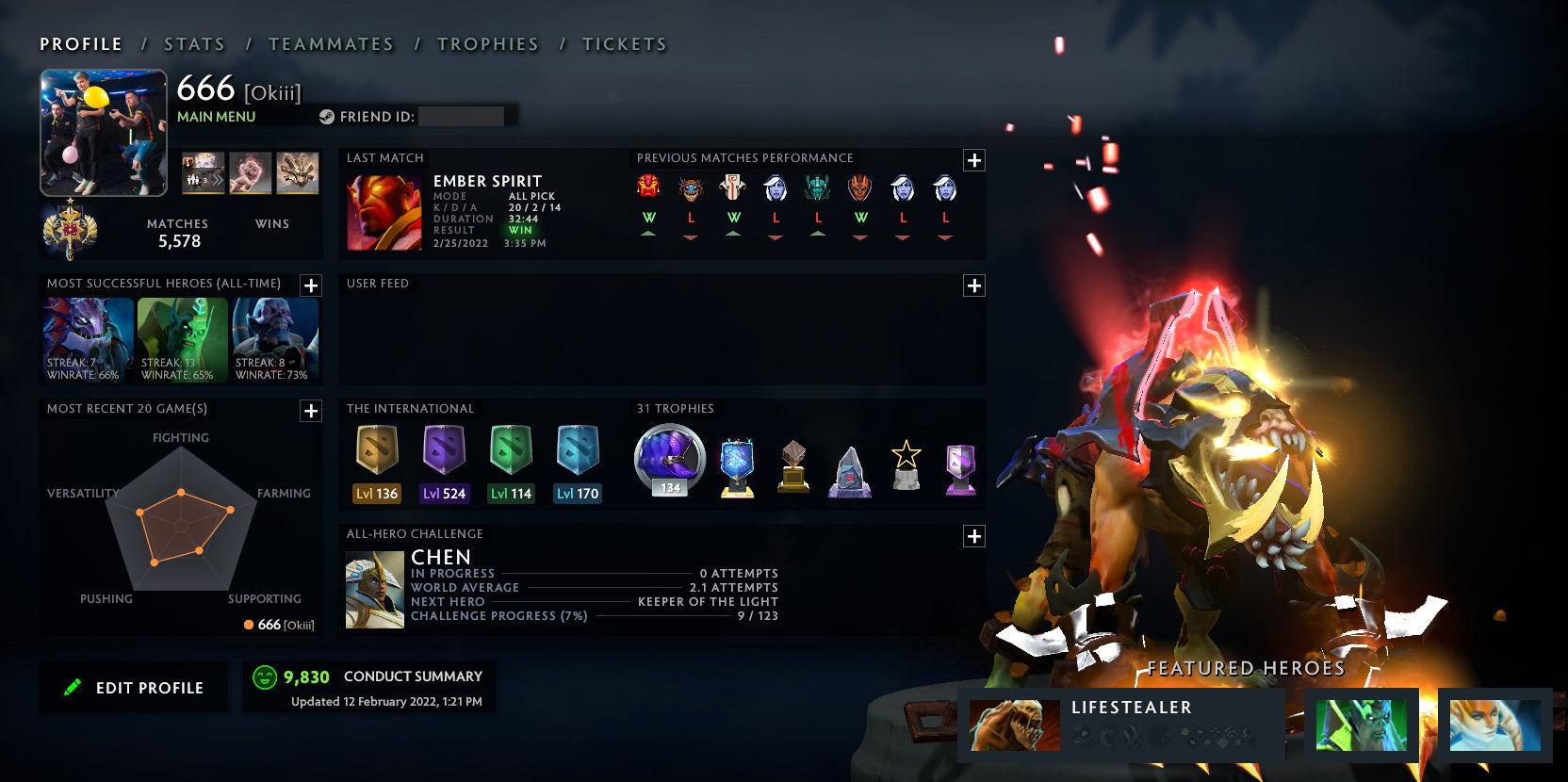Open MAIN MENU under the player name

(216, 116)
